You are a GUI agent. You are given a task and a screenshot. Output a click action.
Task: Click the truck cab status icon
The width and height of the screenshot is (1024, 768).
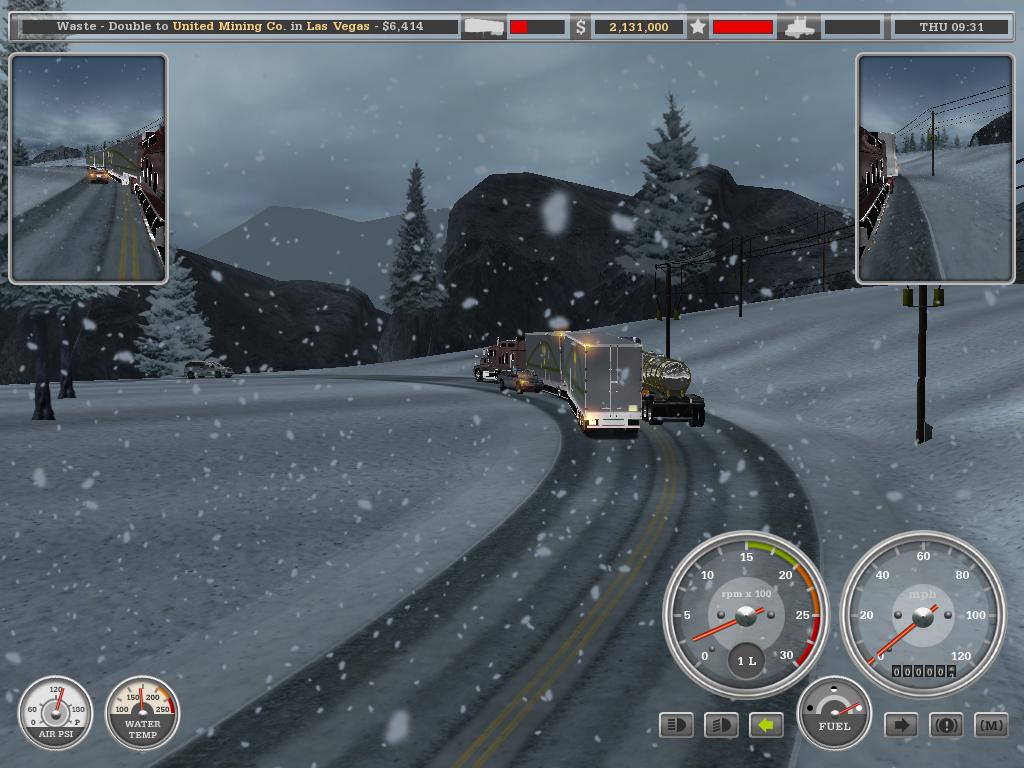pos(801,27)
